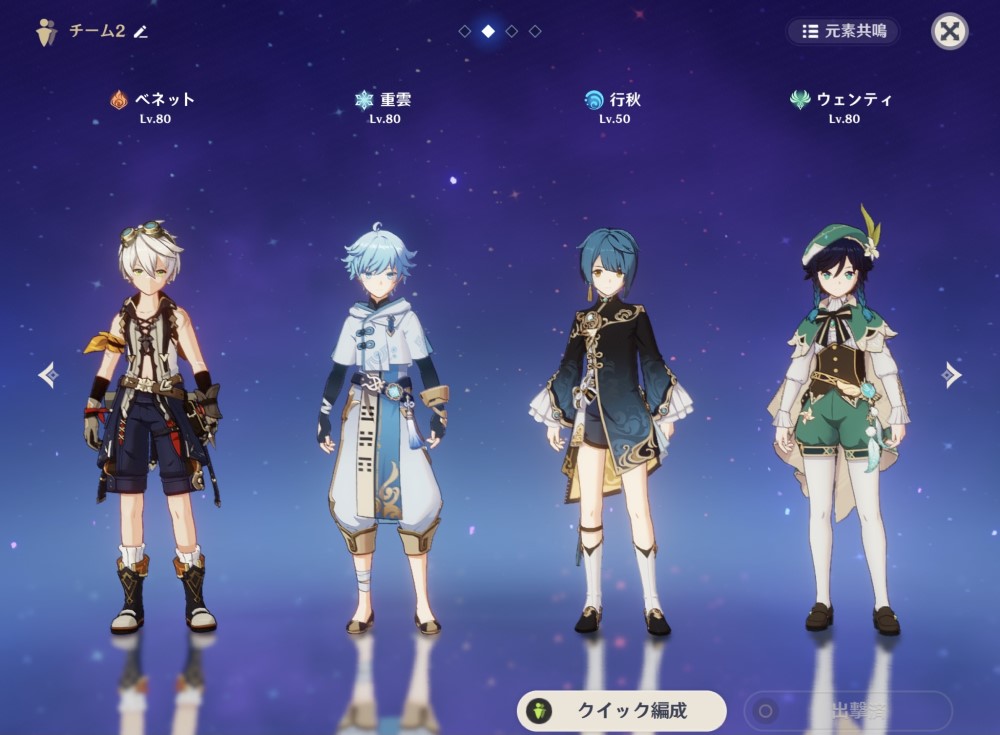This screenshot has height=735, width=1000.
Task: Switch to the third team page dot
Action: click(x=511, y=31)
